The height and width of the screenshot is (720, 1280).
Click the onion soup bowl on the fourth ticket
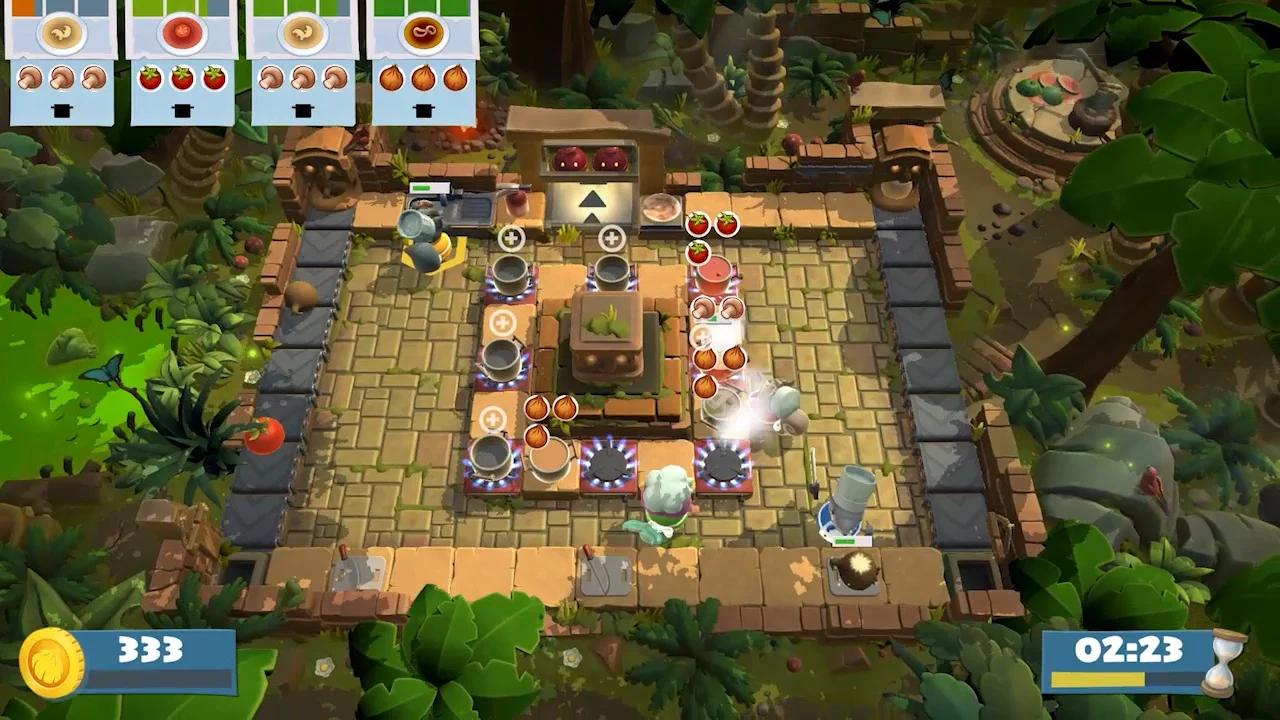coord(423,31)
